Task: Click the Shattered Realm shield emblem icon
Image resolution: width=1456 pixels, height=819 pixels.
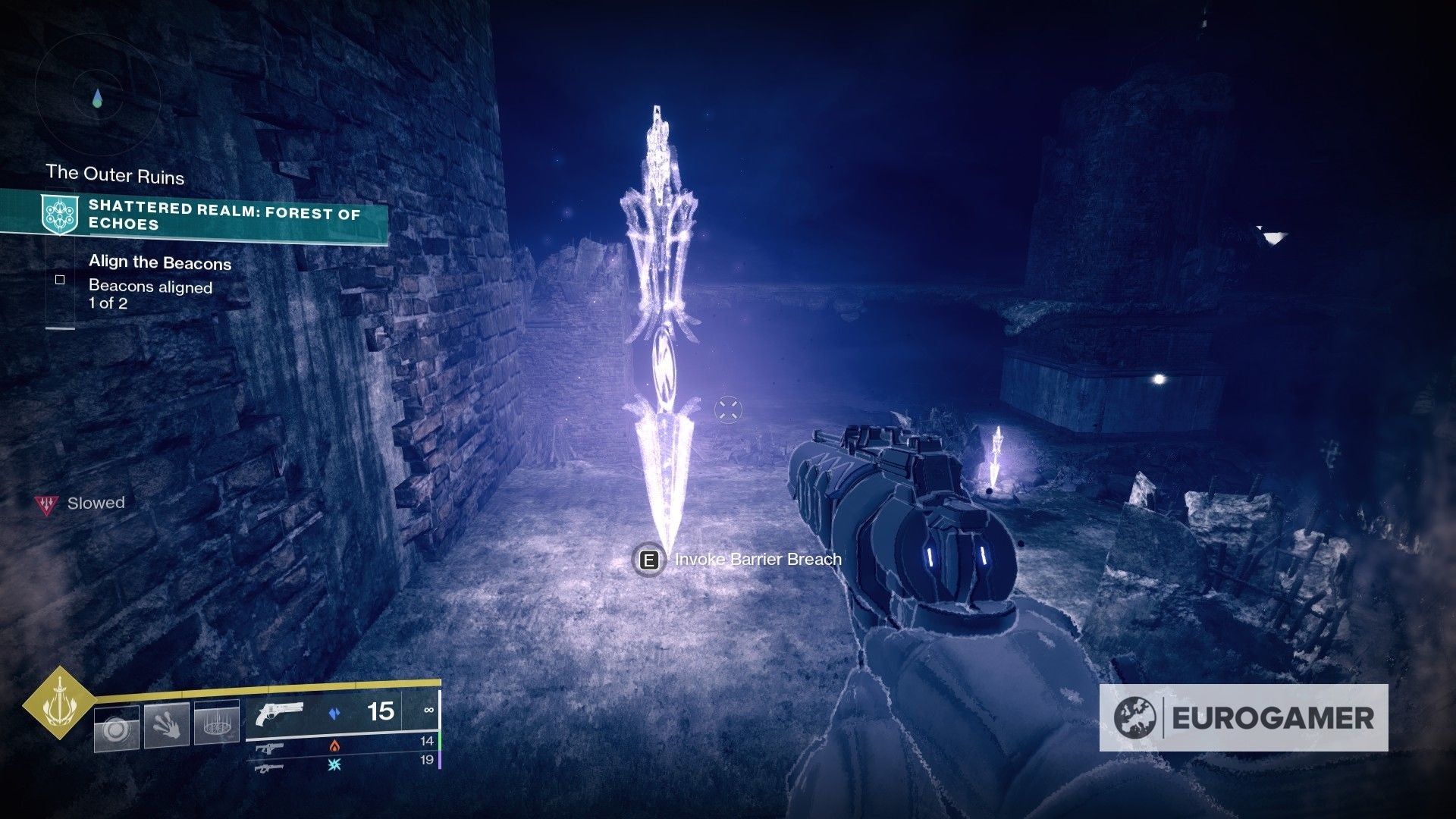Action: coord(59,214)
